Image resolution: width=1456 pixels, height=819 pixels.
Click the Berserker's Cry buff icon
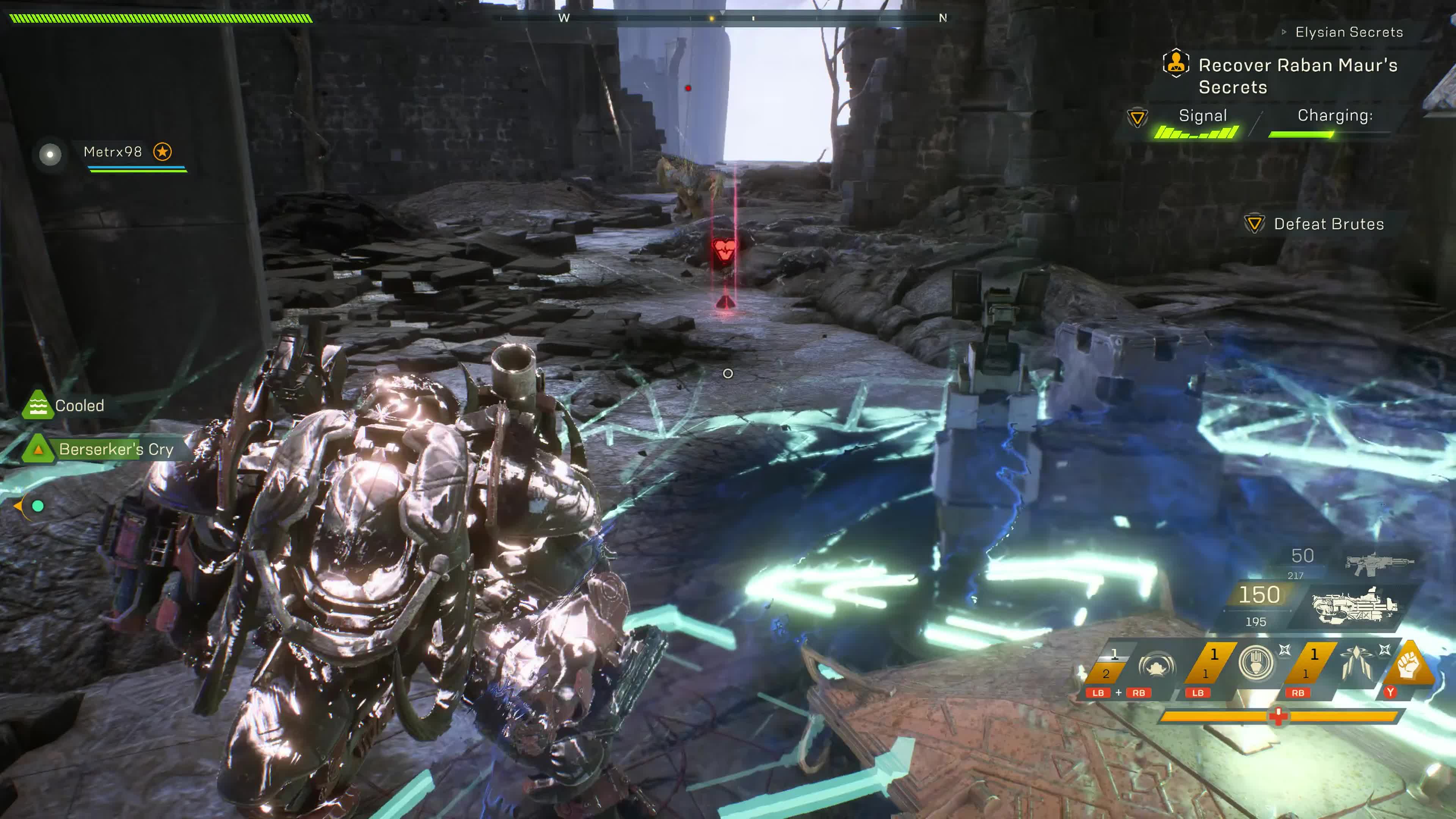click(38, 449)
